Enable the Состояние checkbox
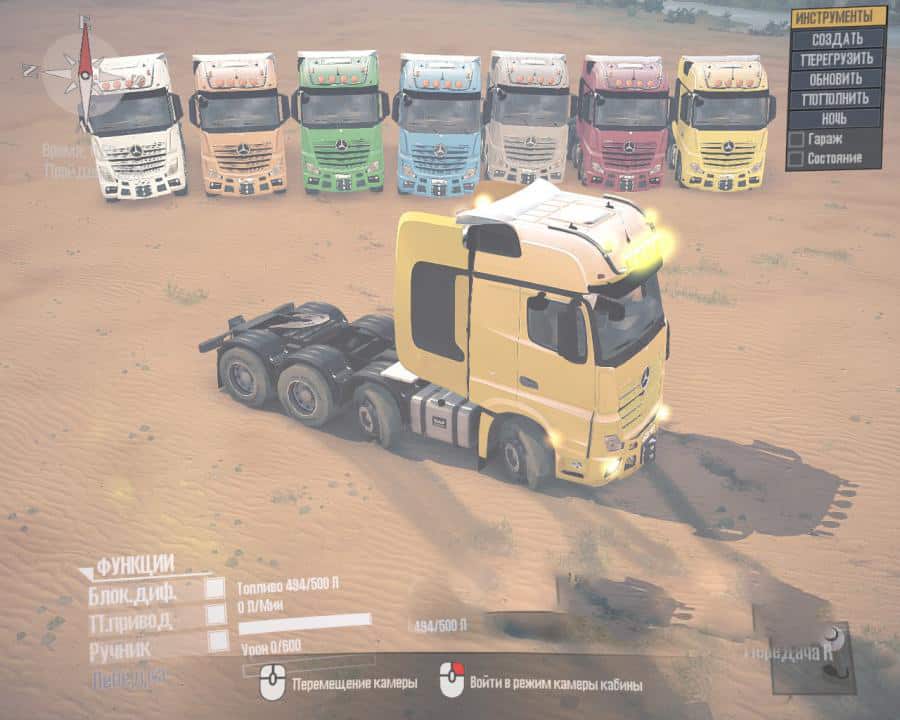This screenshot has height=720, width=900. pos(797,158)
